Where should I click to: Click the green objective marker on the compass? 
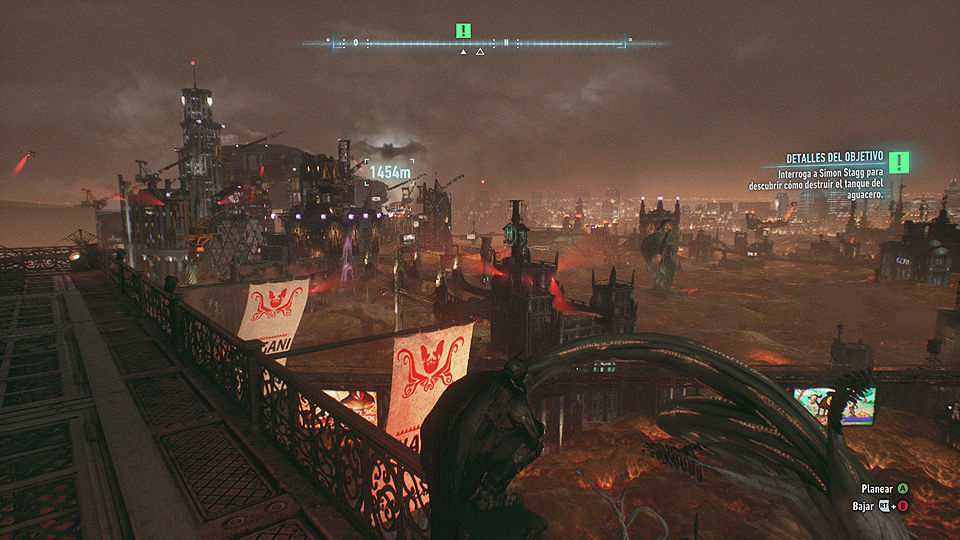click(463, 31)
